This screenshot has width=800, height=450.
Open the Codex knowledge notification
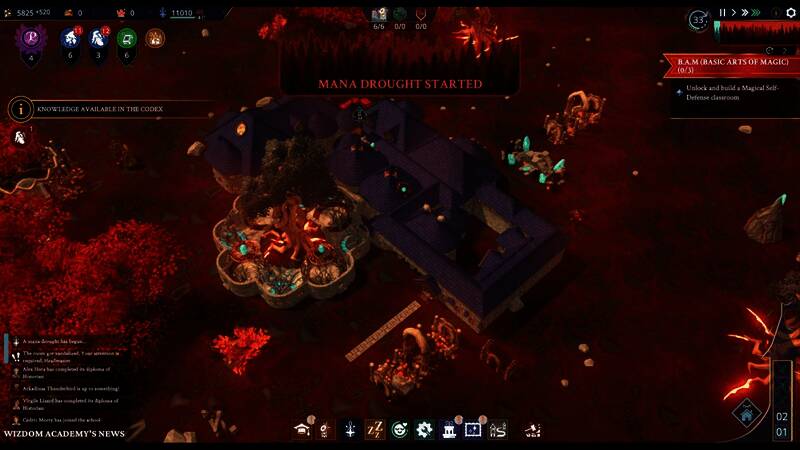[98, 108]
